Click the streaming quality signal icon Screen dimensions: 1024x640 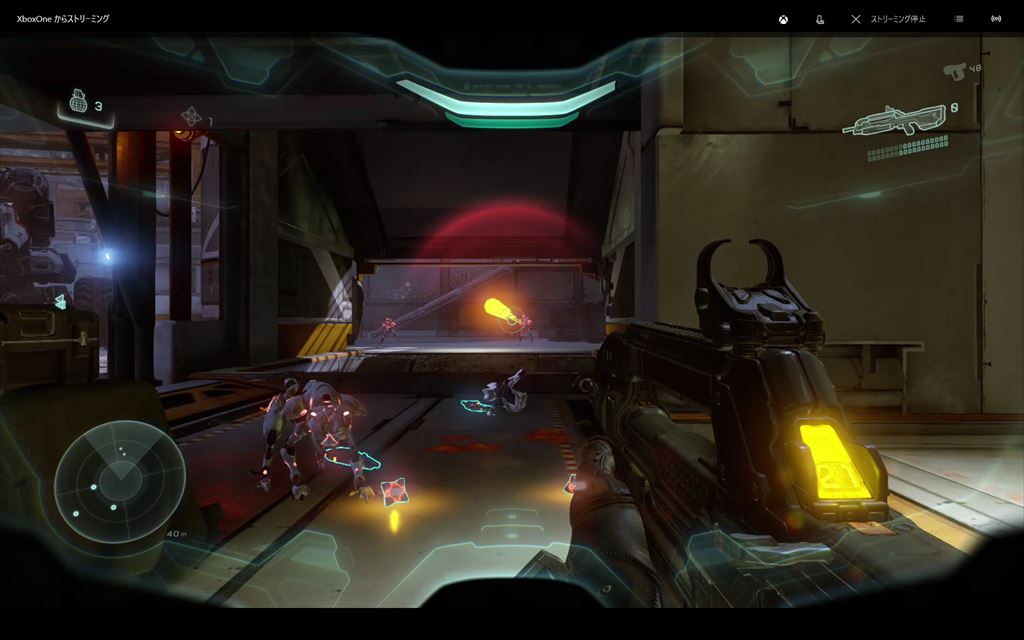[996, 19]
